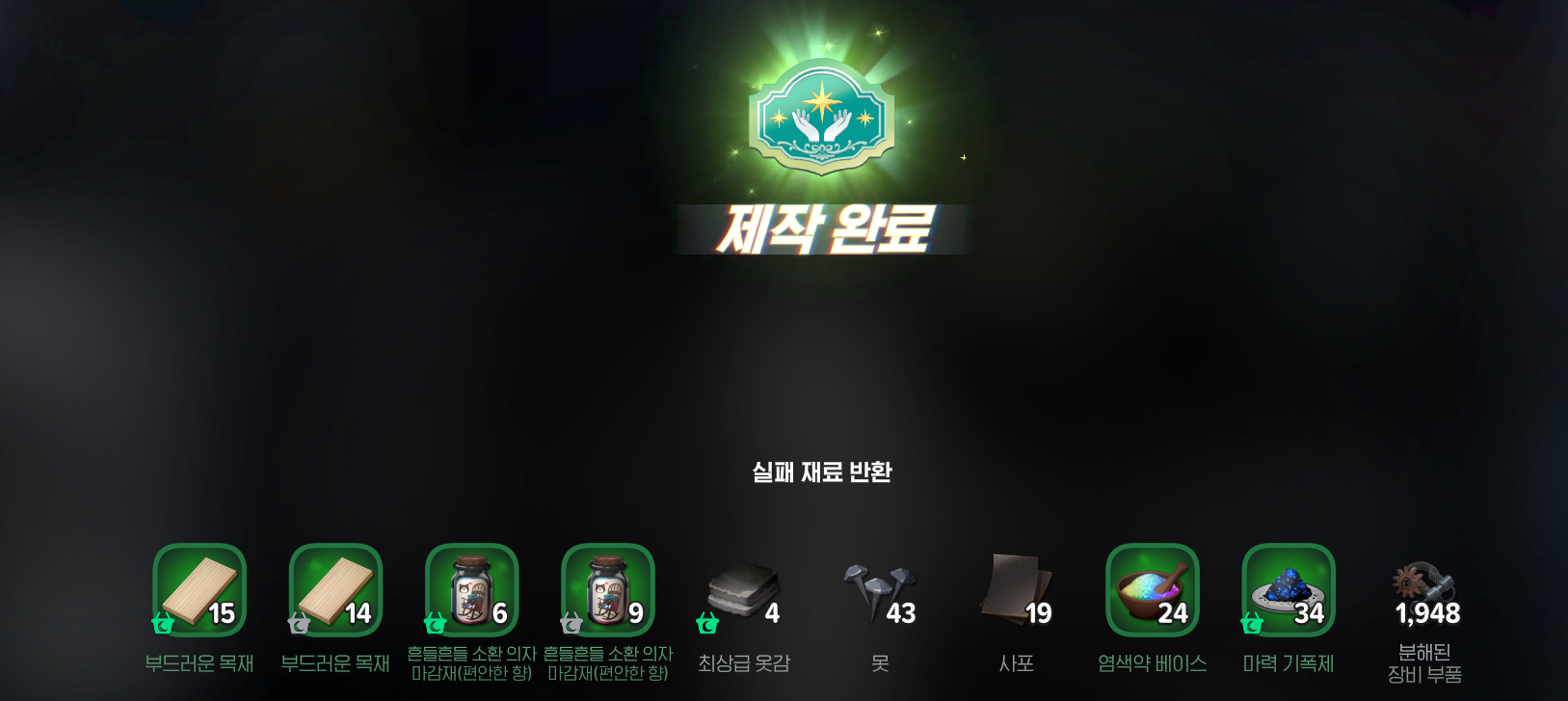This screenshot has height=701, width=1568.
Task: Click the 흔들흔들 소환 의자 마감재 bottle showing 9
Action: [x=608, y=590]
